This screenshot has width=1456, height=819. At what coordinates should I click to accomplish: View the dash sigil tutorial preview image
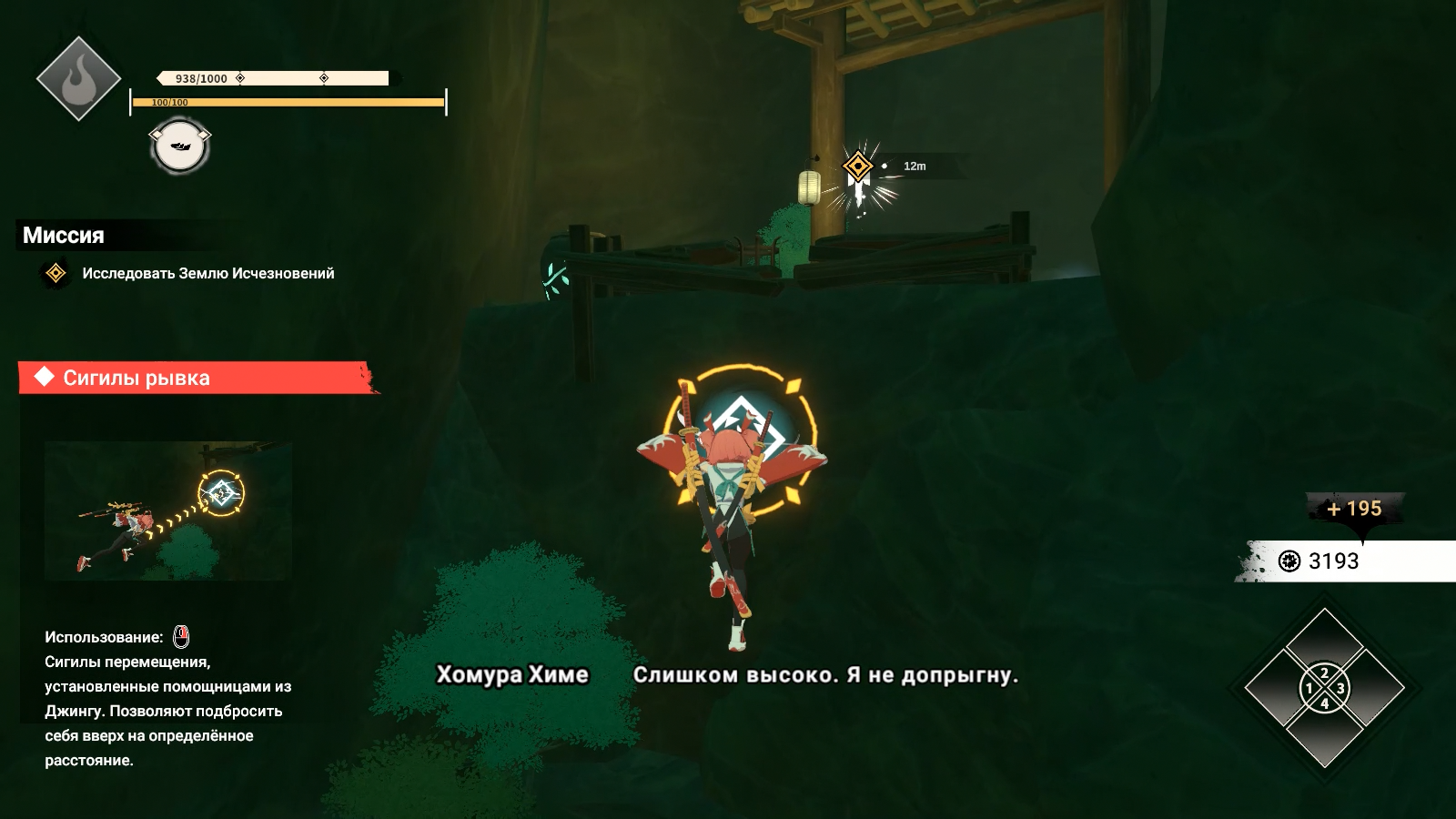(168, 511)
